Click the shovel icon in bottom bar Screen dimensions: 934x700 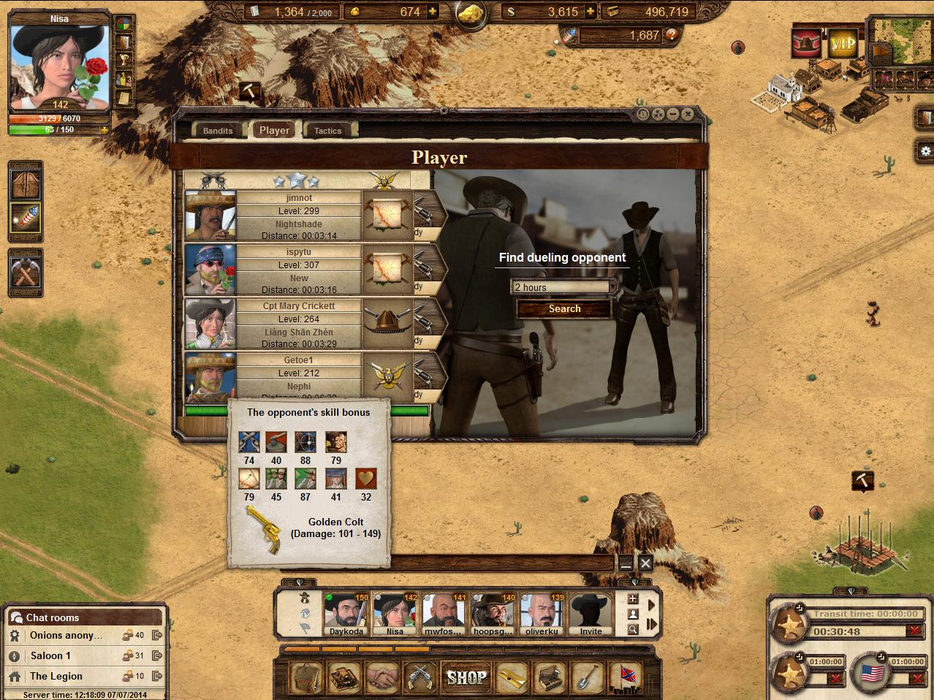[x=587, y=678]
